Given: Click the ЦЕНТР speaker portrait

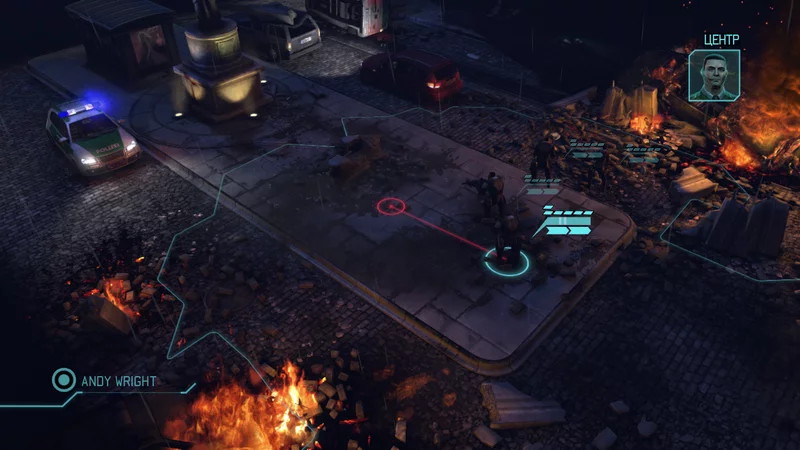Looking at the screenshot, I should 714,74.
